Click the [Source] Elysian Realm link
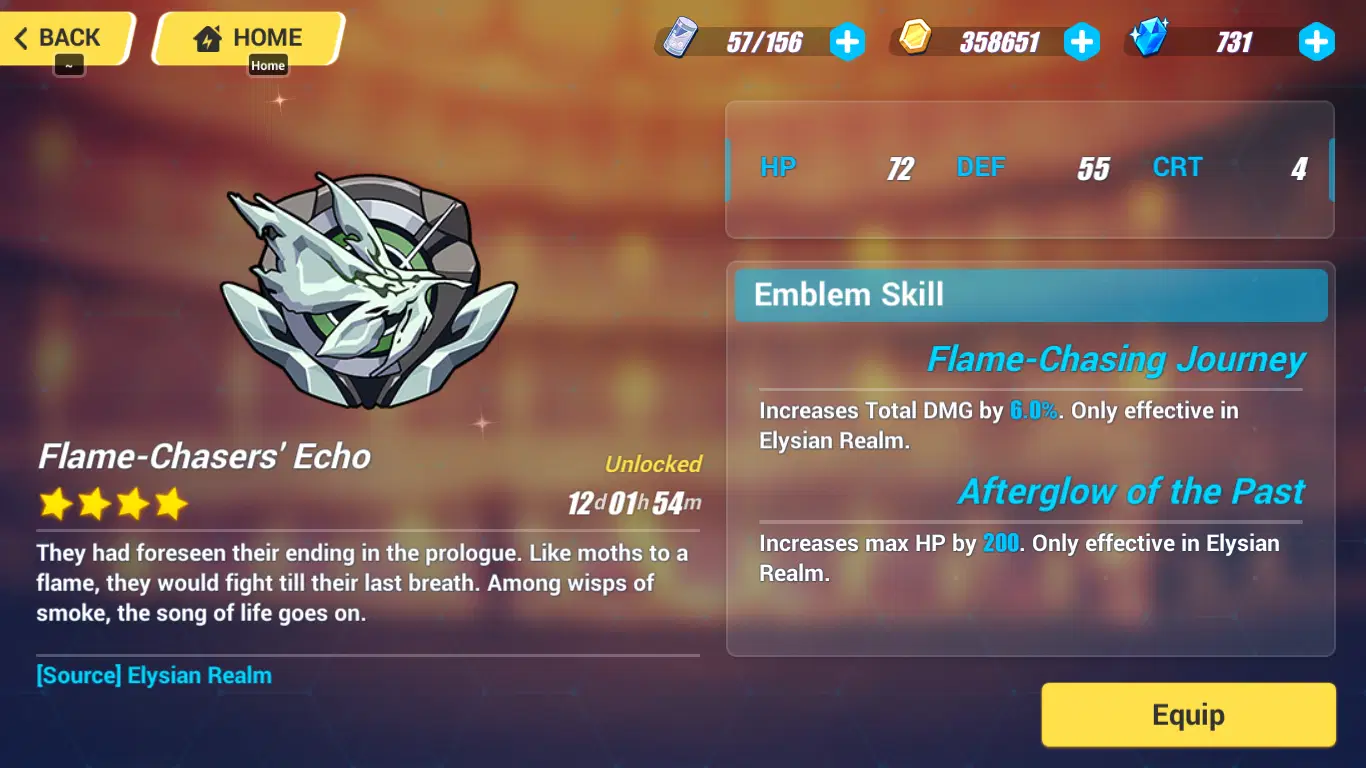The image size is (1366, 768). point(155,675)
